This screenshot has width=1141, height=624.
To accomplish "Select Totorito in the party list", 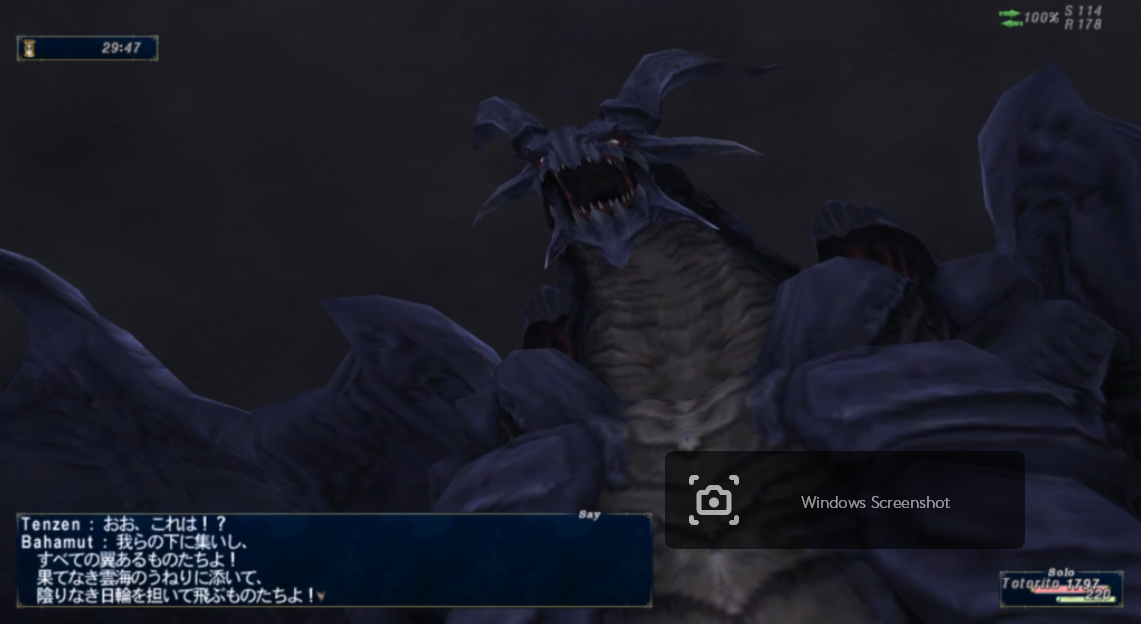I will [x=1060, y=585].
